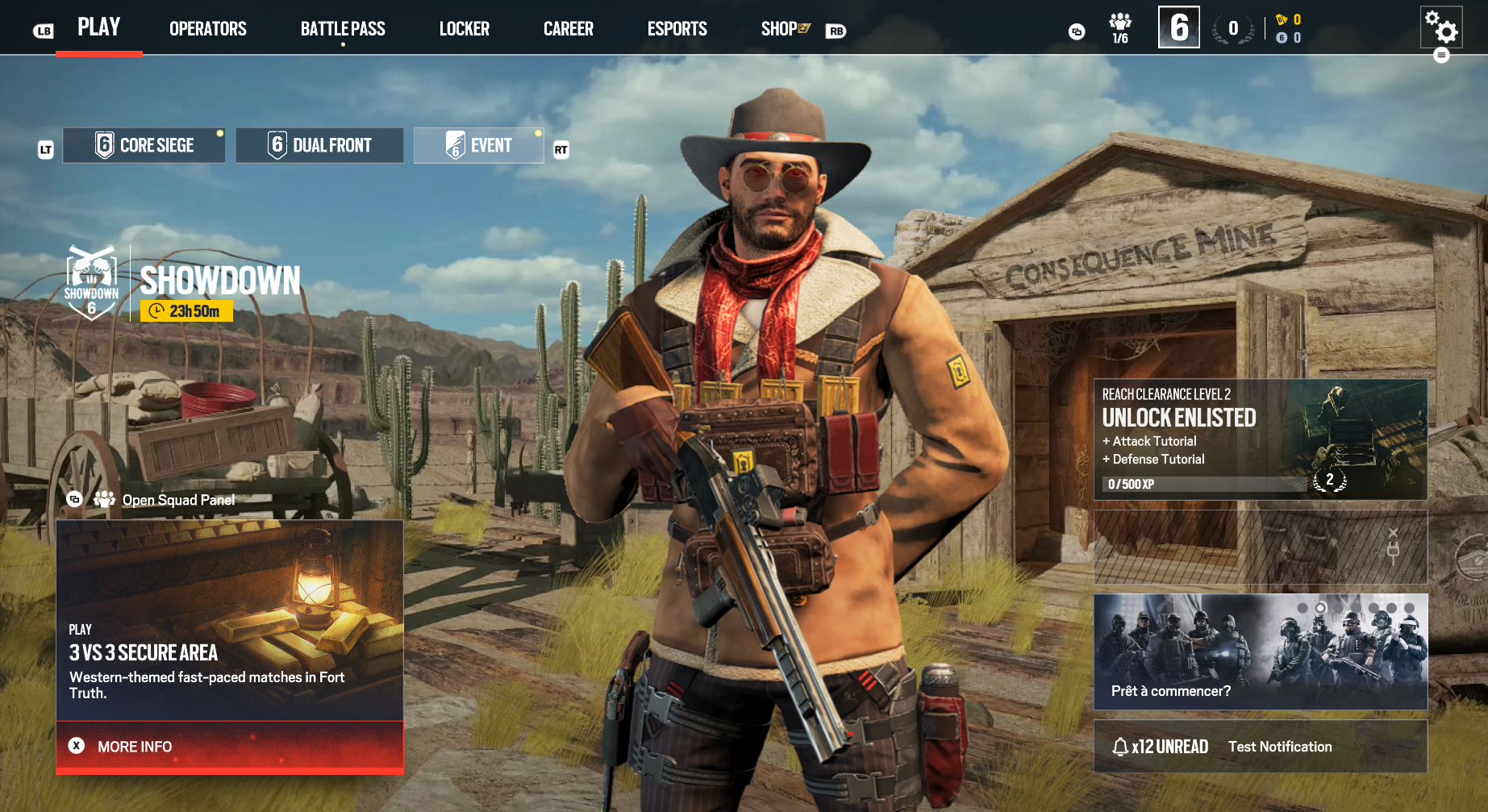Open the Battle Pass tab
1488x812 pixels.
point(343,29)
